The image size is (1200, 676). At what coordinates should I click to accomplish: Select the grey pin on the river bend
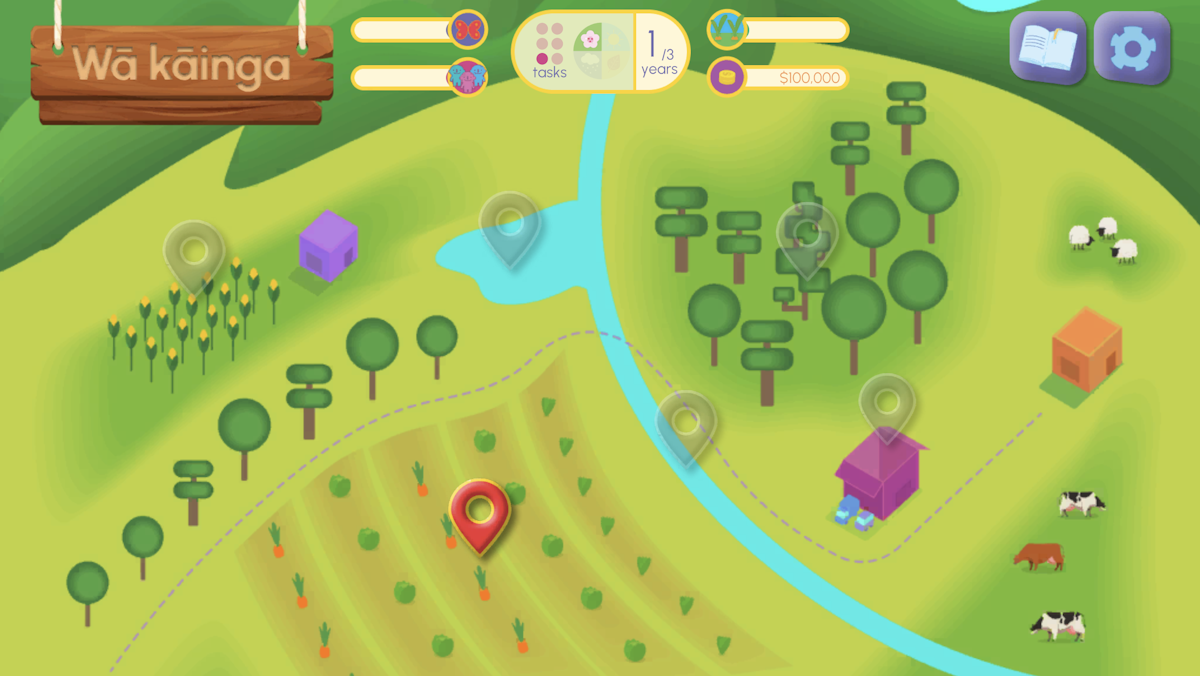click(686, 423)
